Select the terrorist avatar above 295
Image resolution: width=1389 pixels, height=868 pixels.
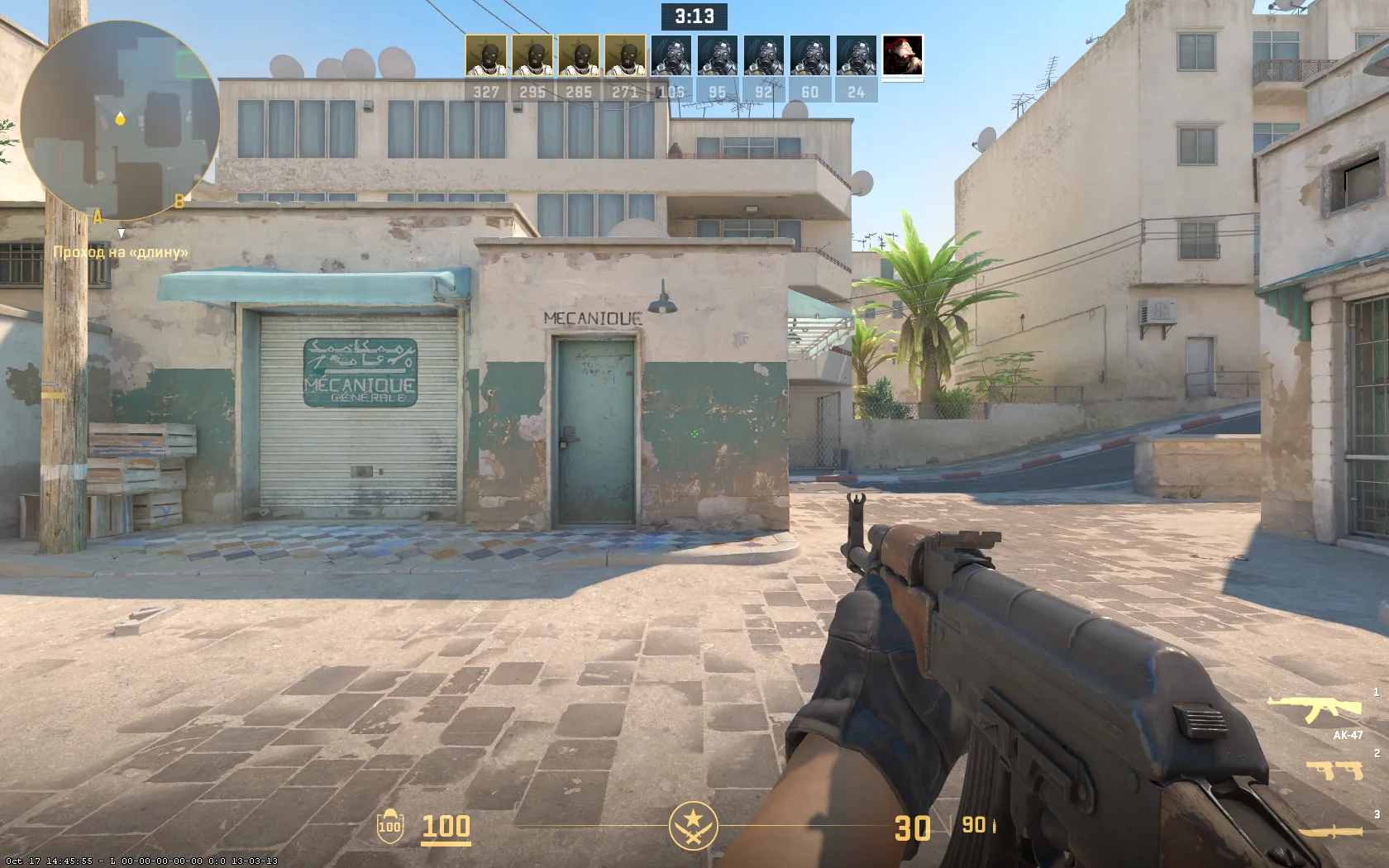(532, 56)
